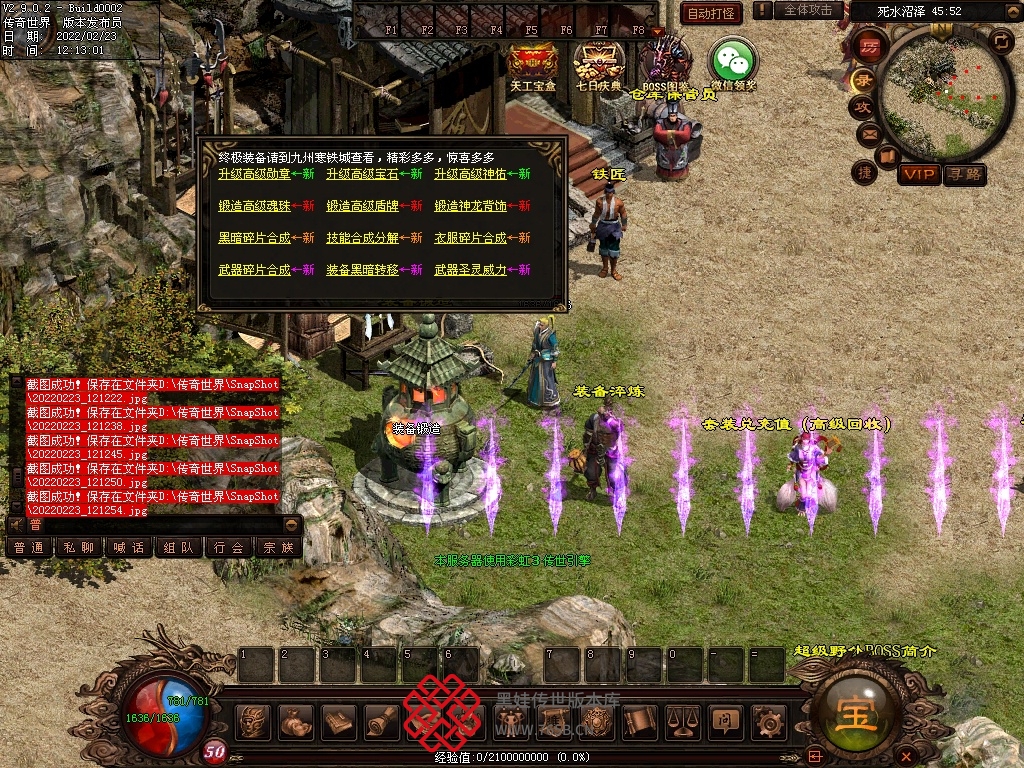Activate the 寻路 pathfinding button
This screenshot has height=768, width=1024.
(x=965, y=175)
